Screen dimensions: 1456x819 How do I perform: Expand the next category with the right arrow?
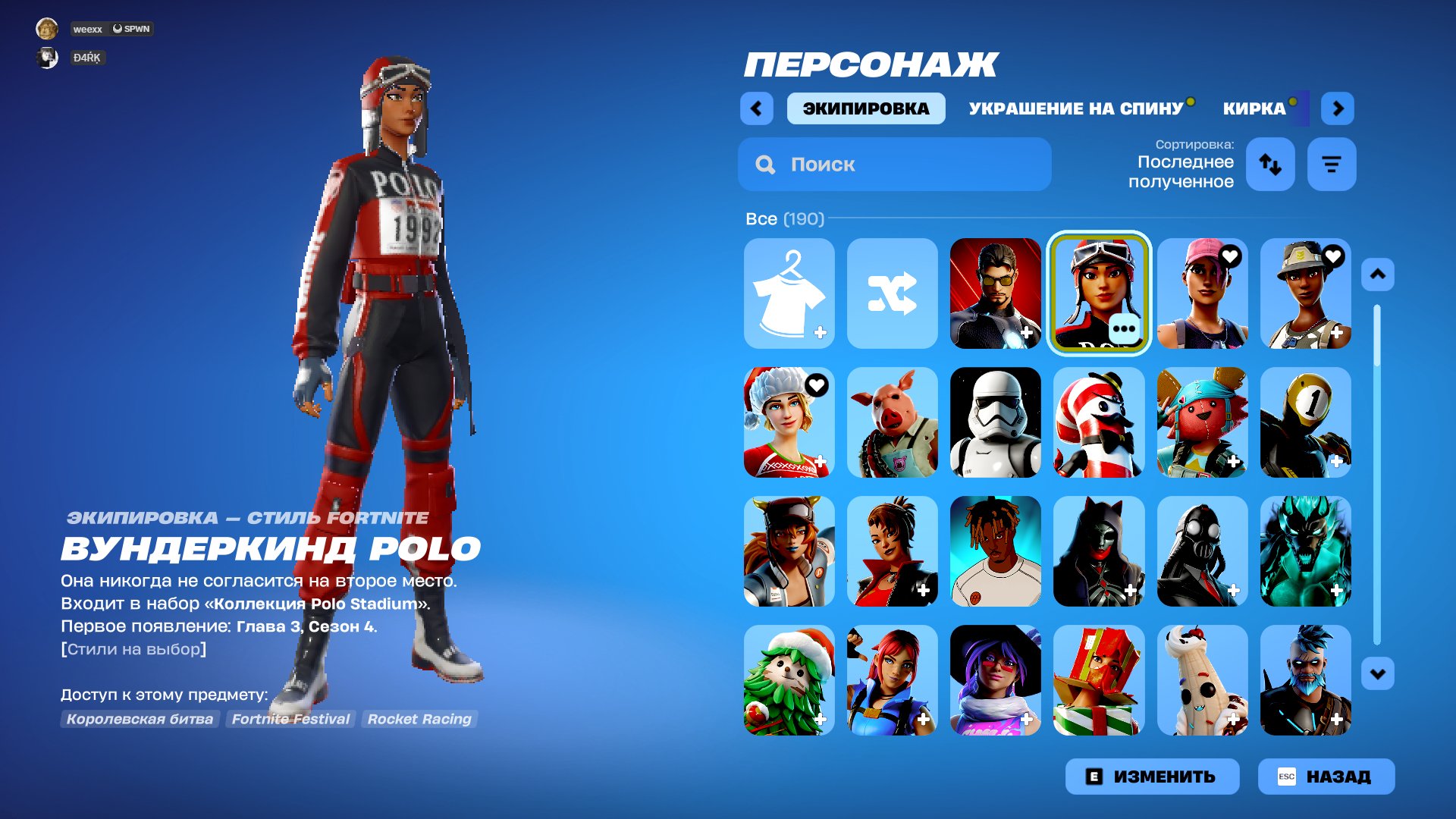1338,108
